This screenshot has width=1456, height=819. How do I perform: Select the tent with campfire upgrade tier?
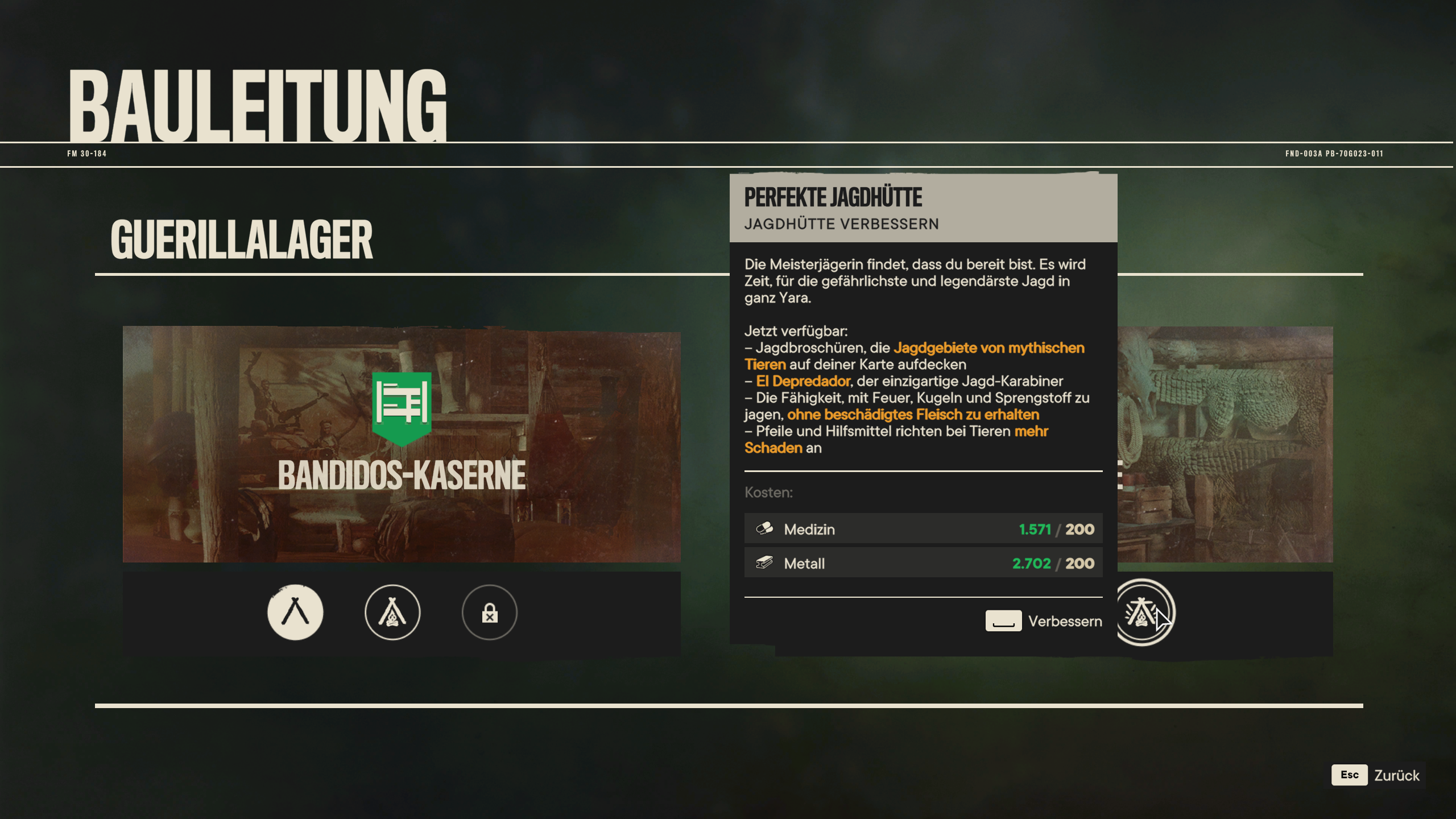point(392,613)
